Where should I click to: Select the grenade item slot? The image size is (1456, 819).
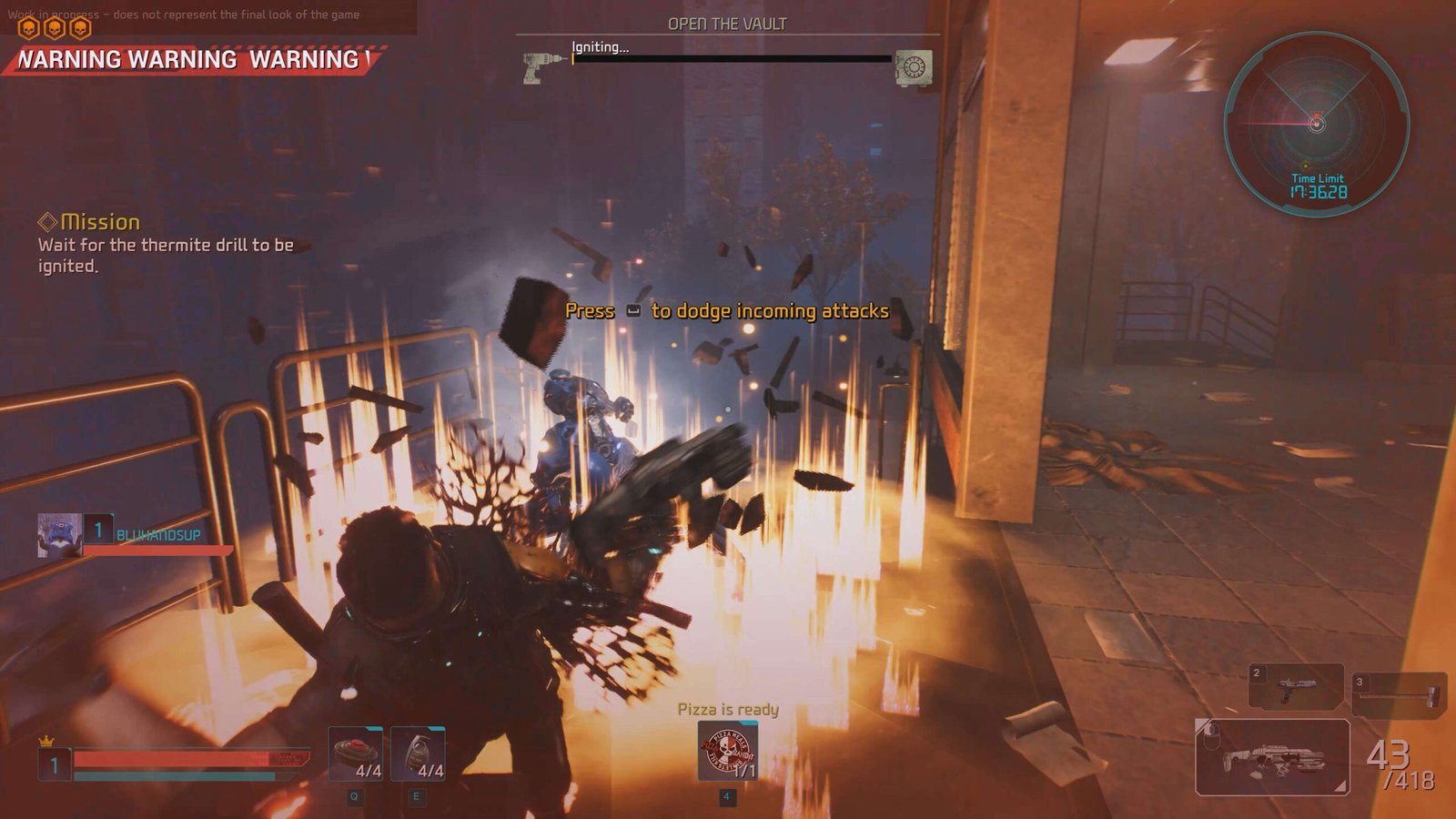click(x=418, y=753)
